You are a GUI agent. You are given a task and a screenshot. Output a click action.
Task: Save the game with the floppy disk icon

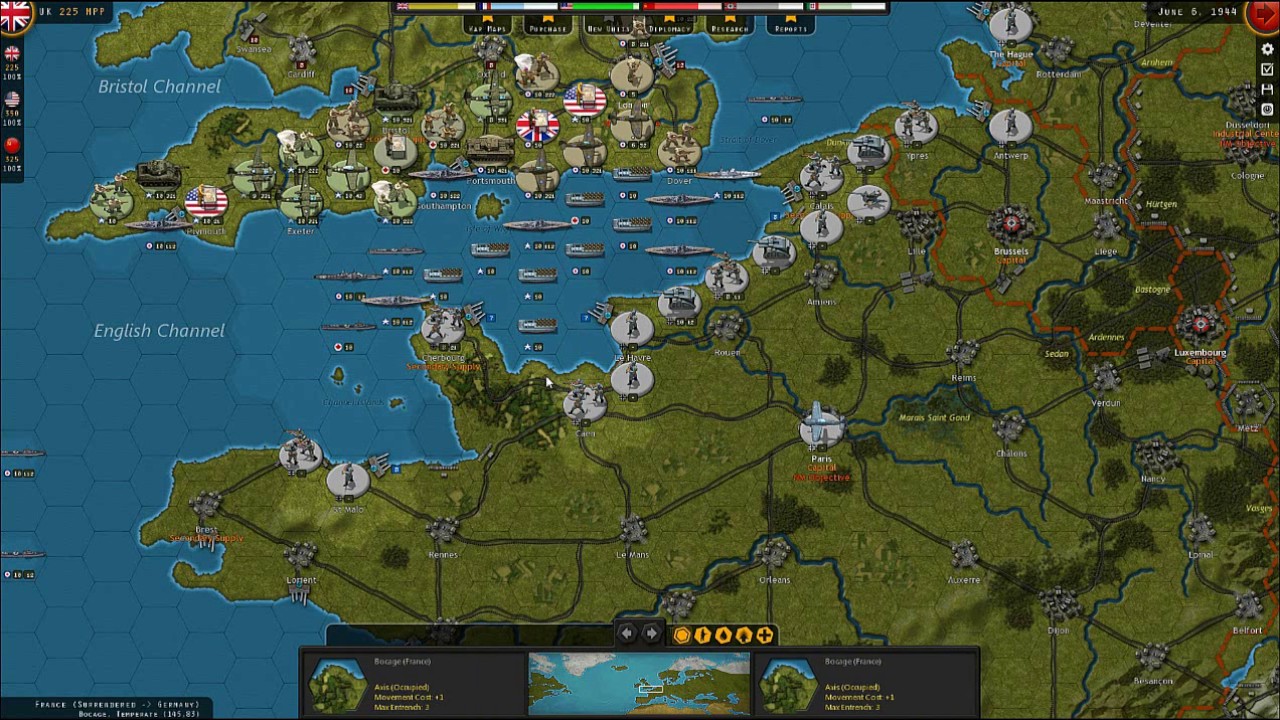[1267, 90]
